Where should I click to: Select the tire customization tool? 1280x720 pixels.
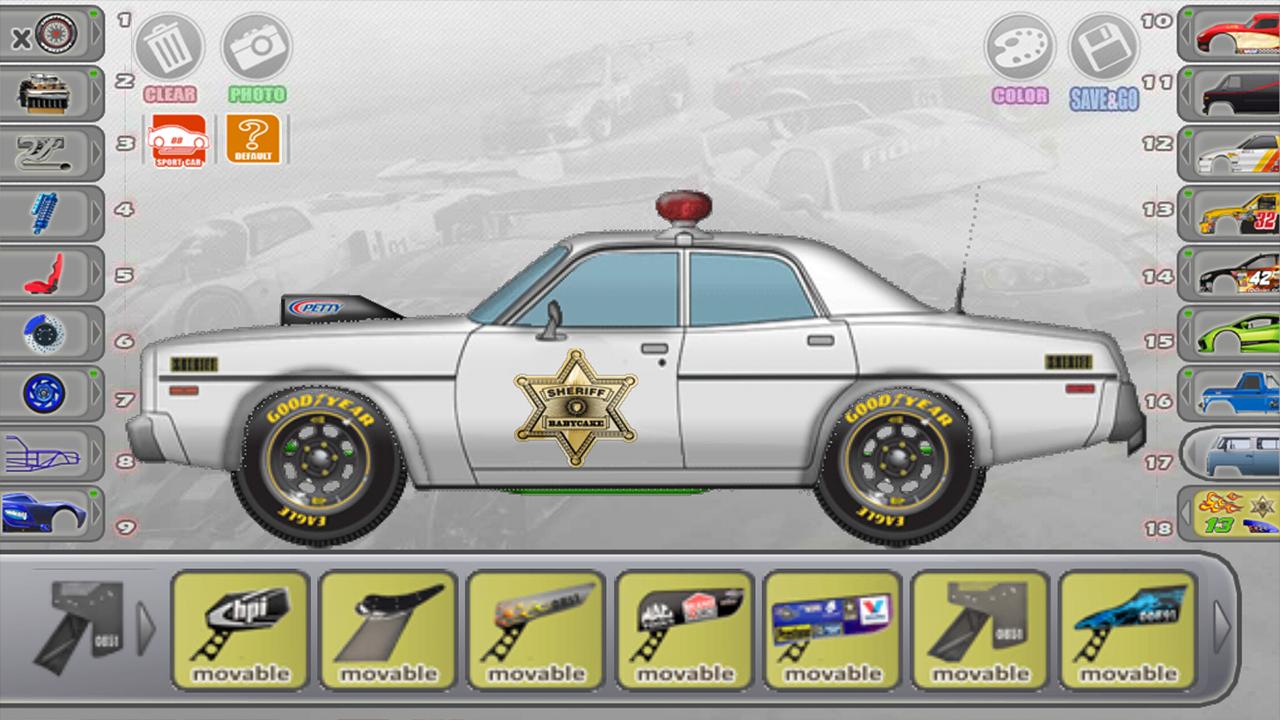[55, 35]
